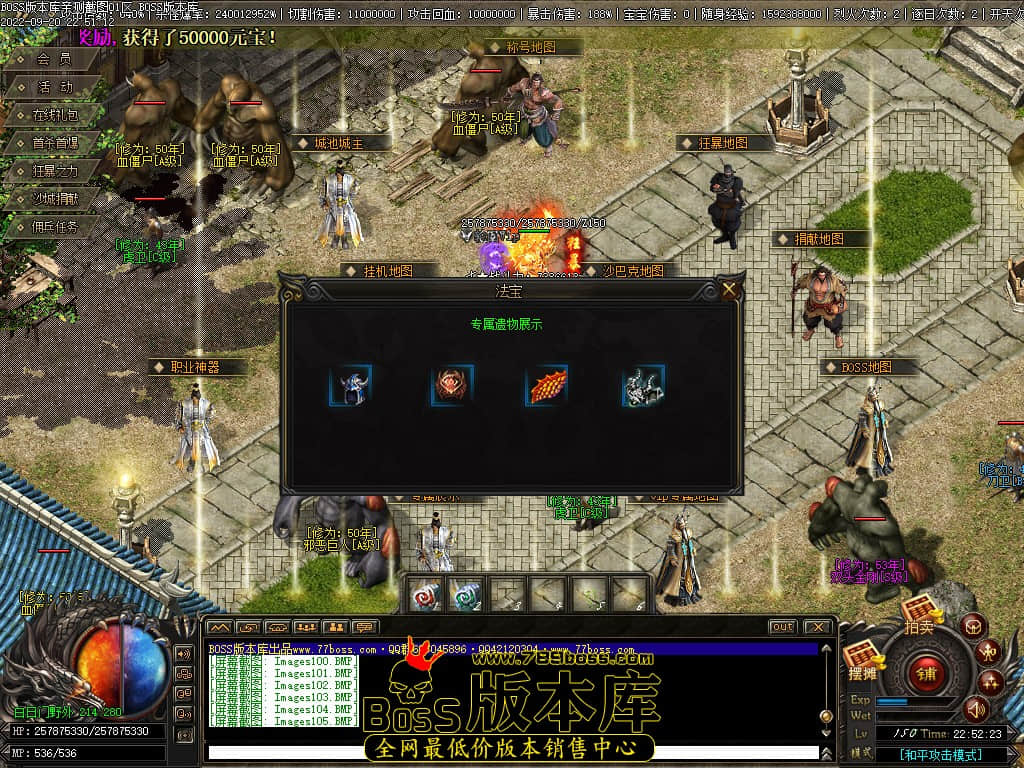Open the 沙城捐献 donation menu
The width and height of the screenshot is (1024, 768).
[54, 199]
